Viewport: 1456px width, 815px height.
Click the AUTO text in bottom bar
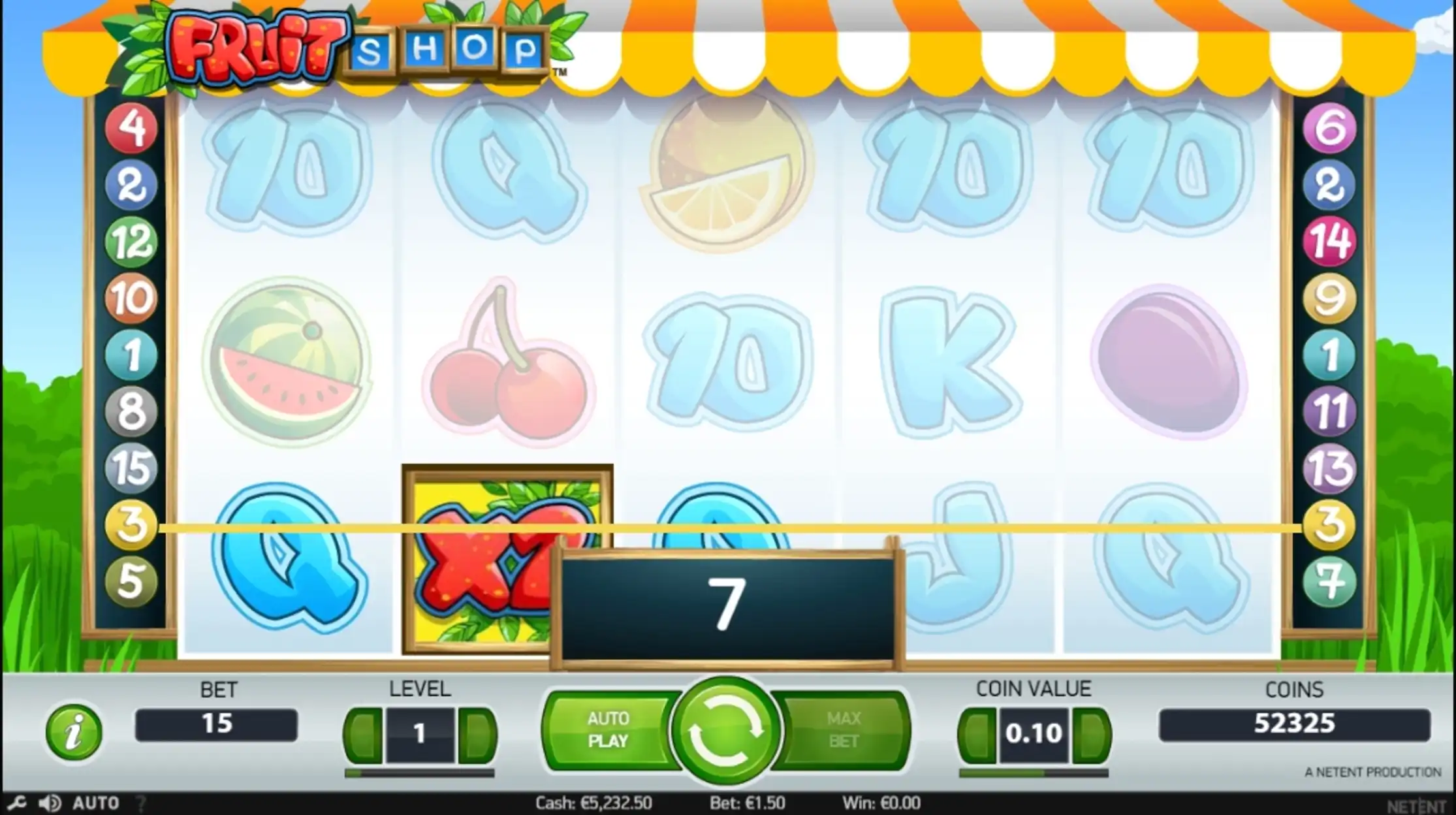pyautogui.click(x=96, y=803)
